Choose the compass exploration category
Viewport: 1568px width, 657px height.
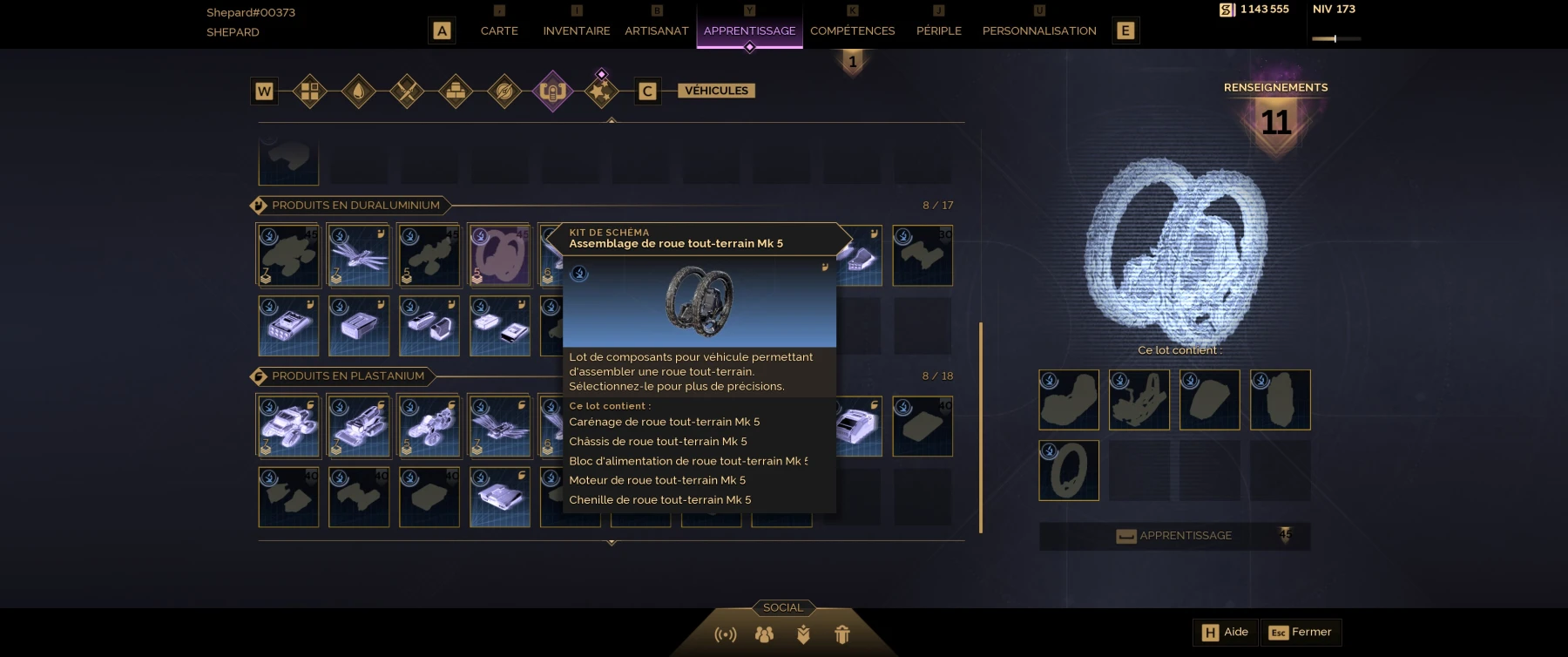(504, 91)
